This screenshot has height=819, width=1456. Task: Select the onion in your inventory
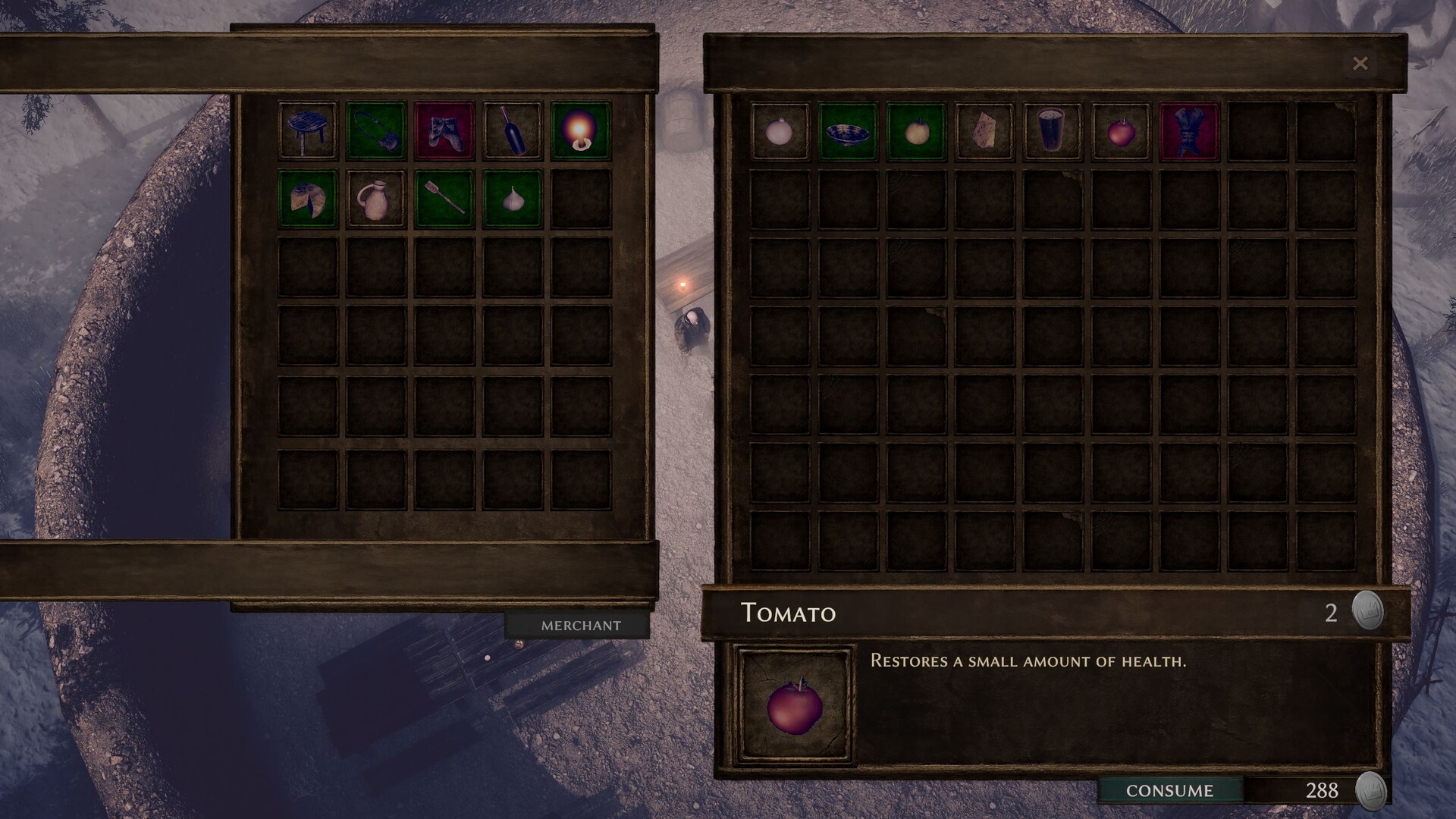click(x=780, y=131)
